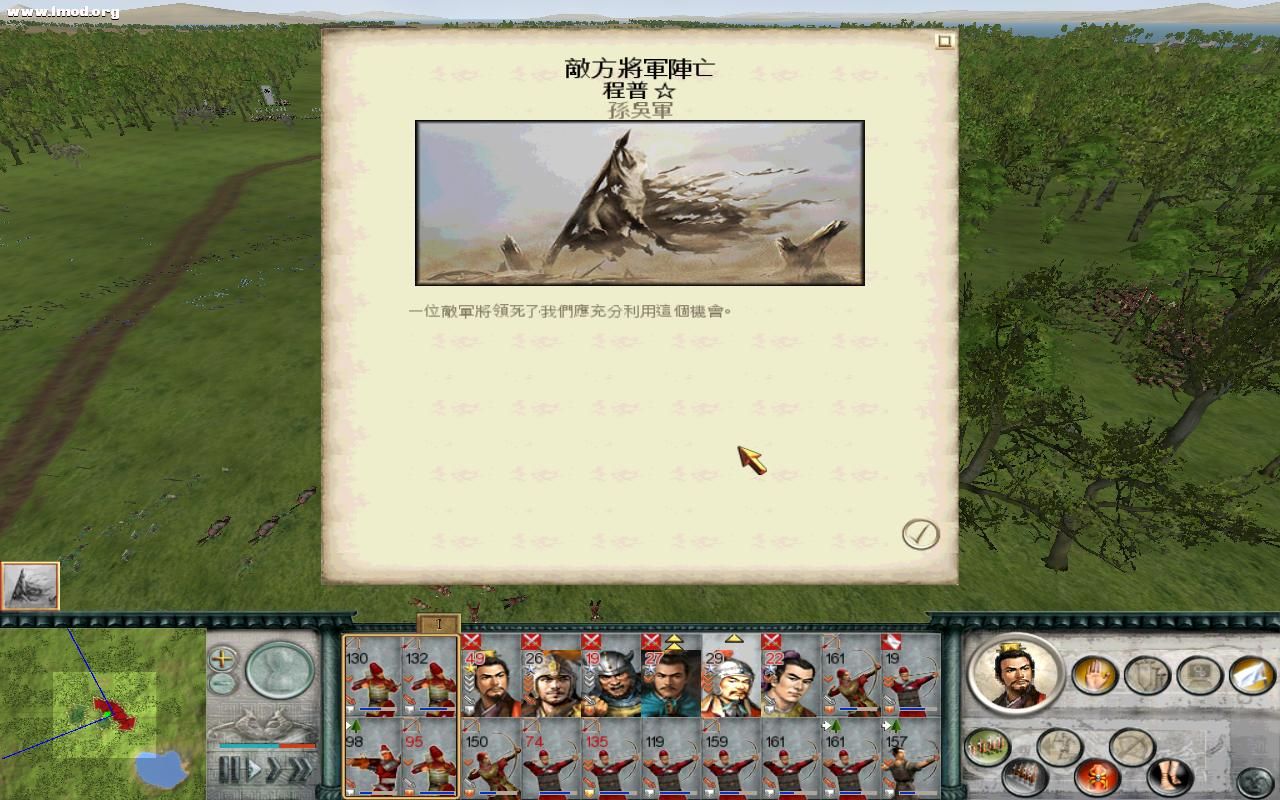This screenshot has height=800, width=1280.
Task: Click the fire-at-will white arrow icon
Action: click(1250, 674)
